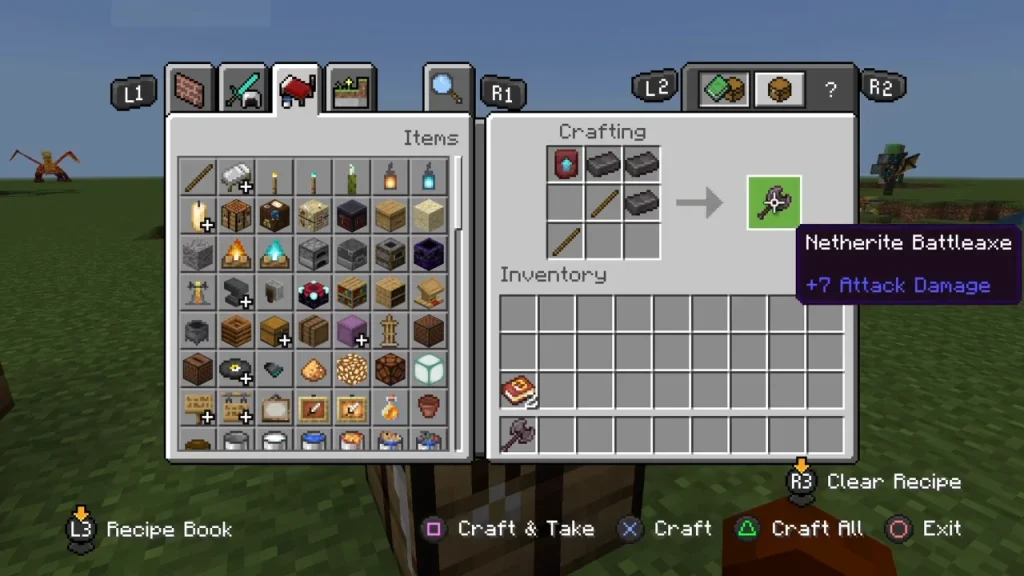Image resolution: width=1024 pixels, height=576 pixels.
Task: Choose the campfire recipe in the Items list
Action: 236,254
